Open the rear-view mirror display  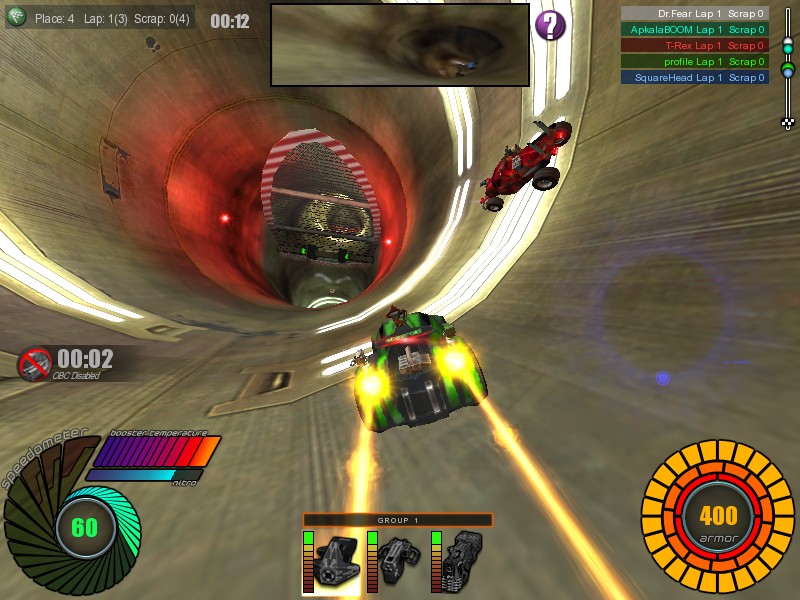click(x=399, y=44)
